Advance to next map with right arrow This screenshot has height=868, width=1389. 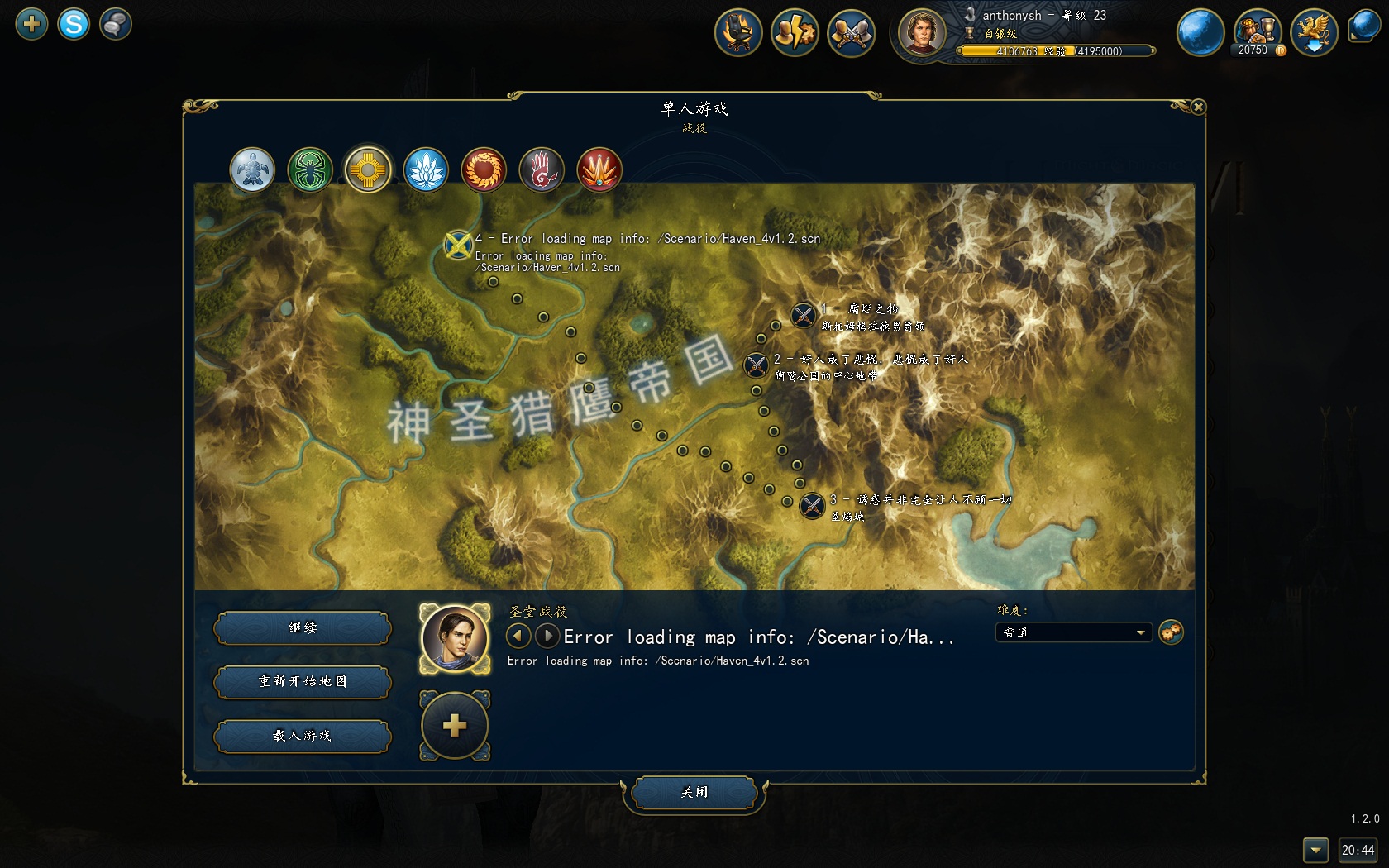(547, 637)
